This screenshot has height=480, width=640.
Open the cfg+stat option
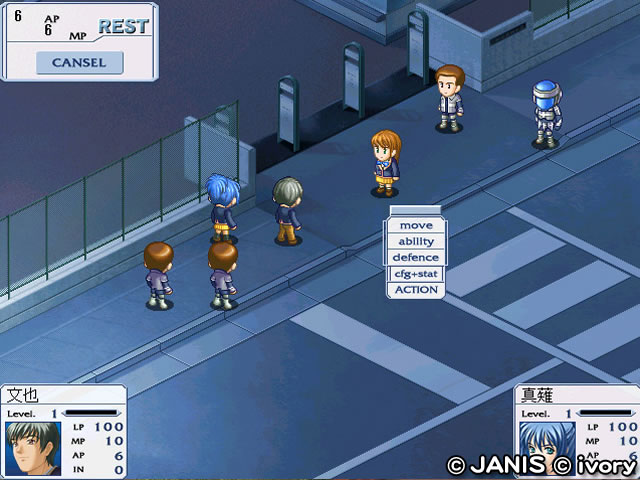click(x=415, y=274)
